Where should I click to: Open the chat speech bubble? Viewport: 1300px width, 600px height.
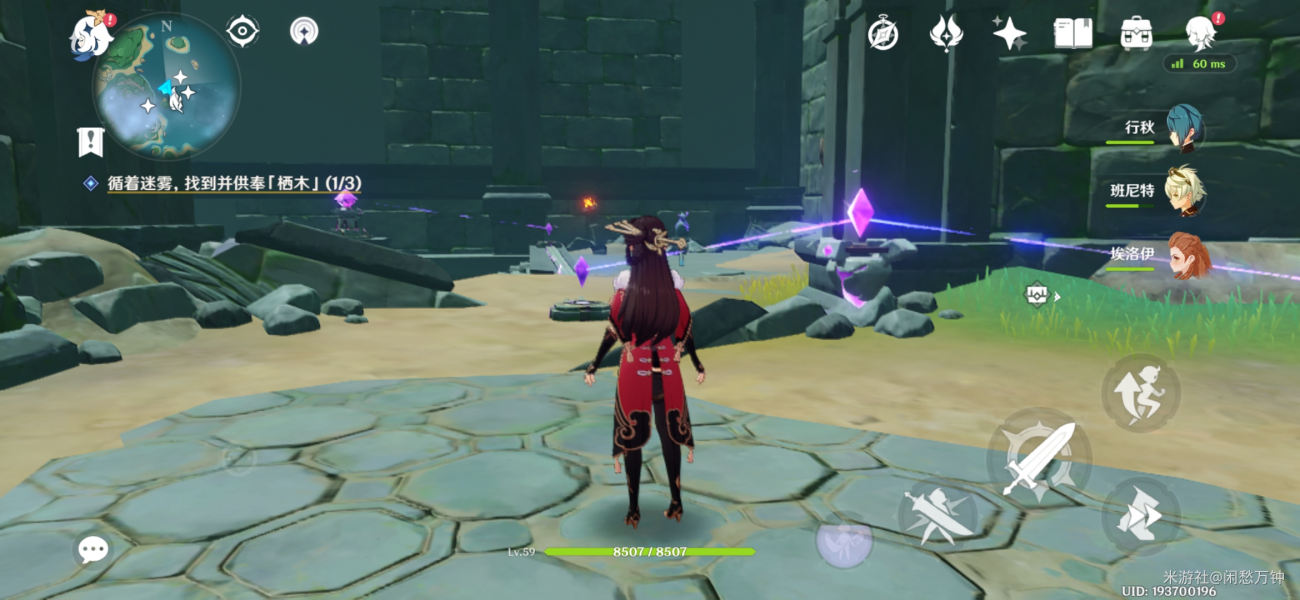[x=94, y=548]
